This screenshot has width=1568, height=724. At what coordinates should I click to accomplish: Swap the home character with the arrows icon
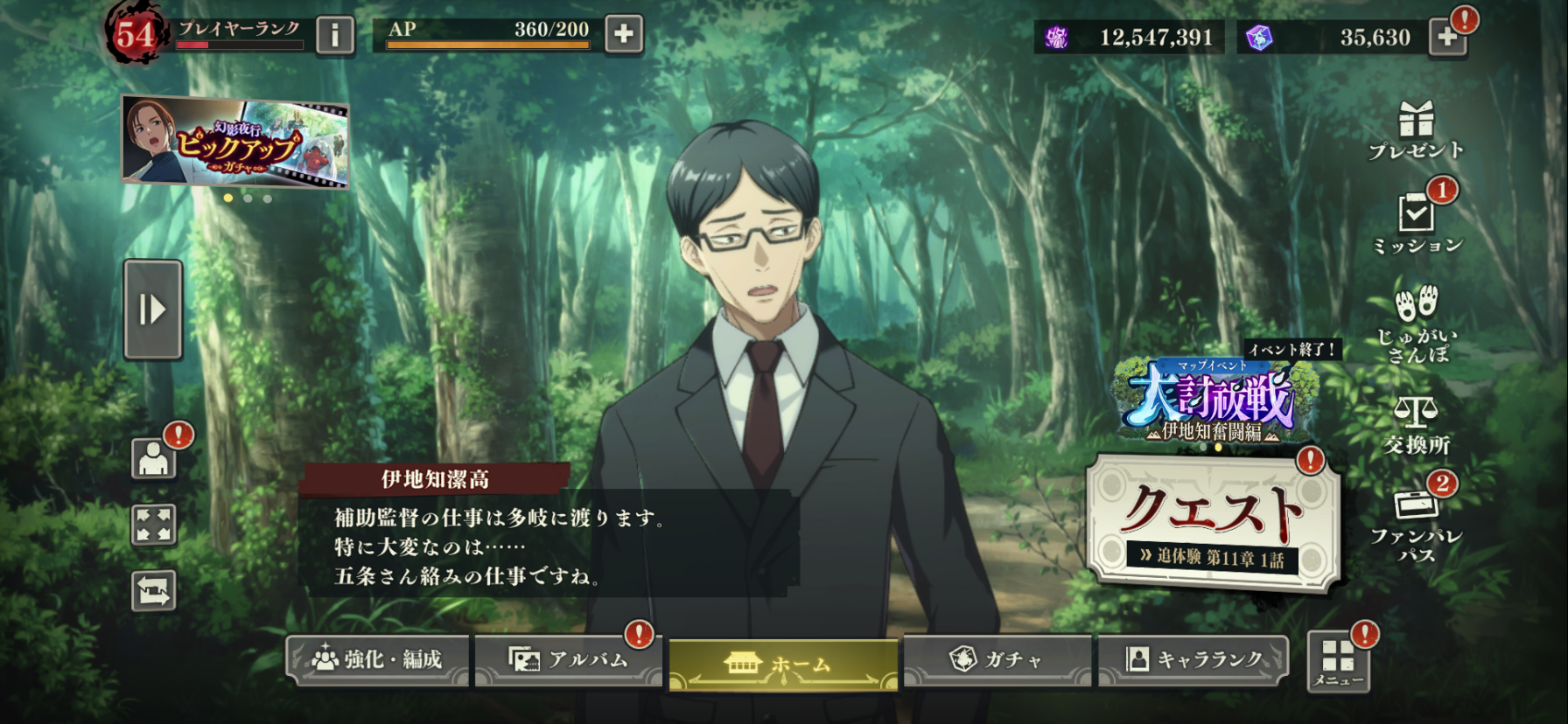click(x=153, y=591)
